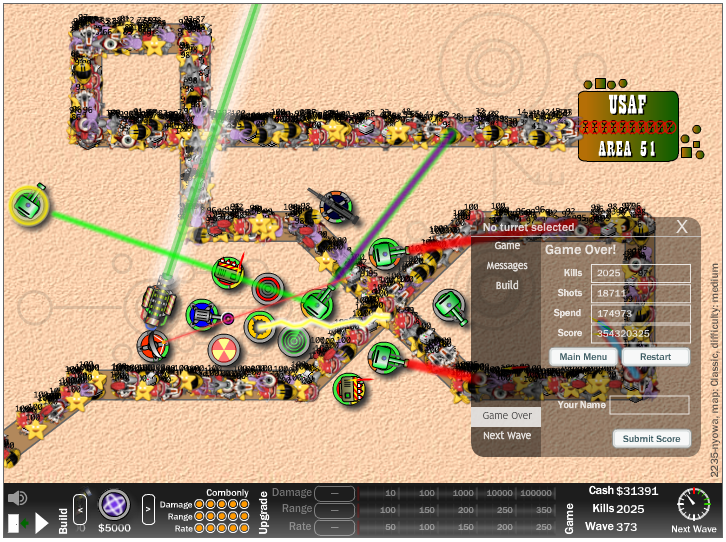Hit the play arrow button
The height and width of the screenshot is (542, 726).
click(x=42, y=522)
